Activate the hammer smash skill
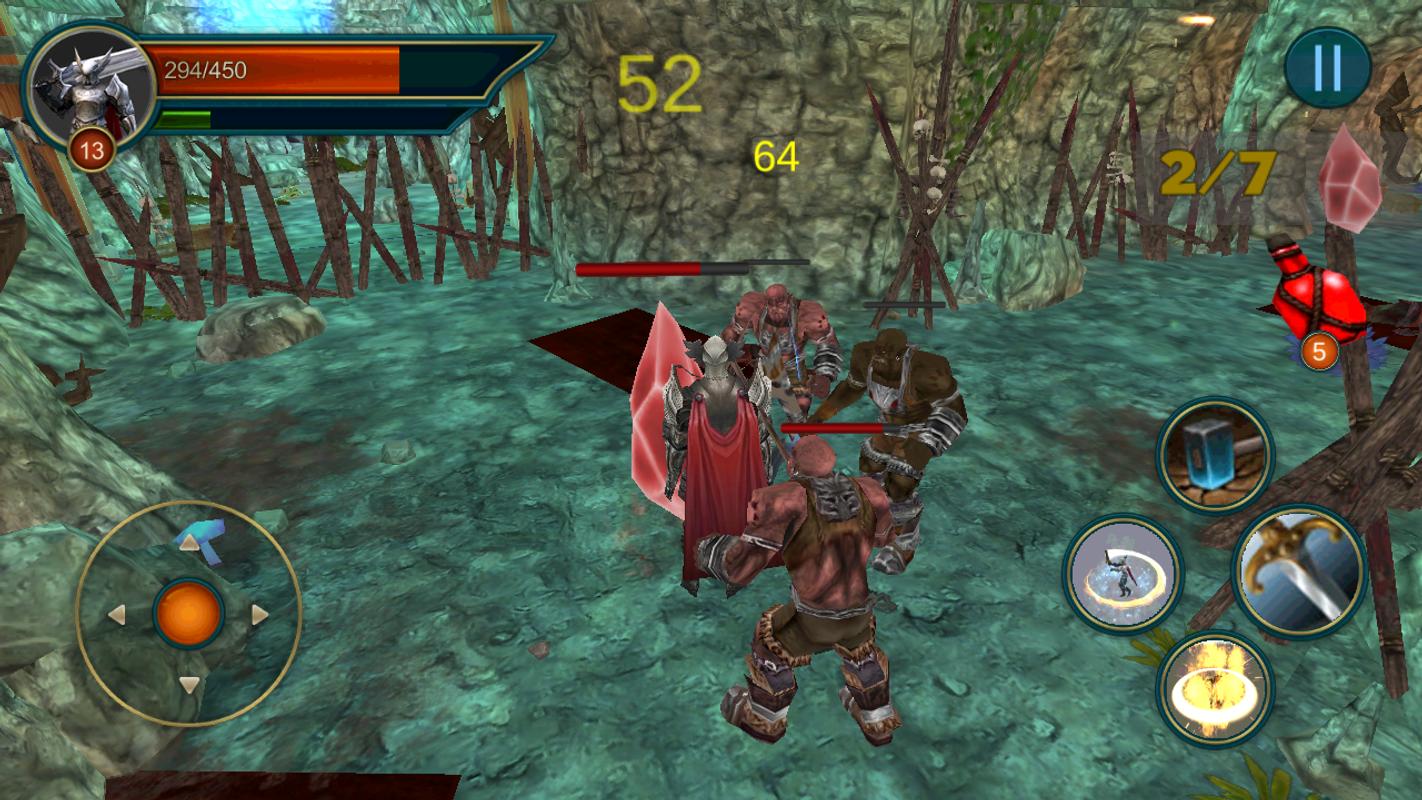This screenshot has height=800, width=1422. (1215, 455)
